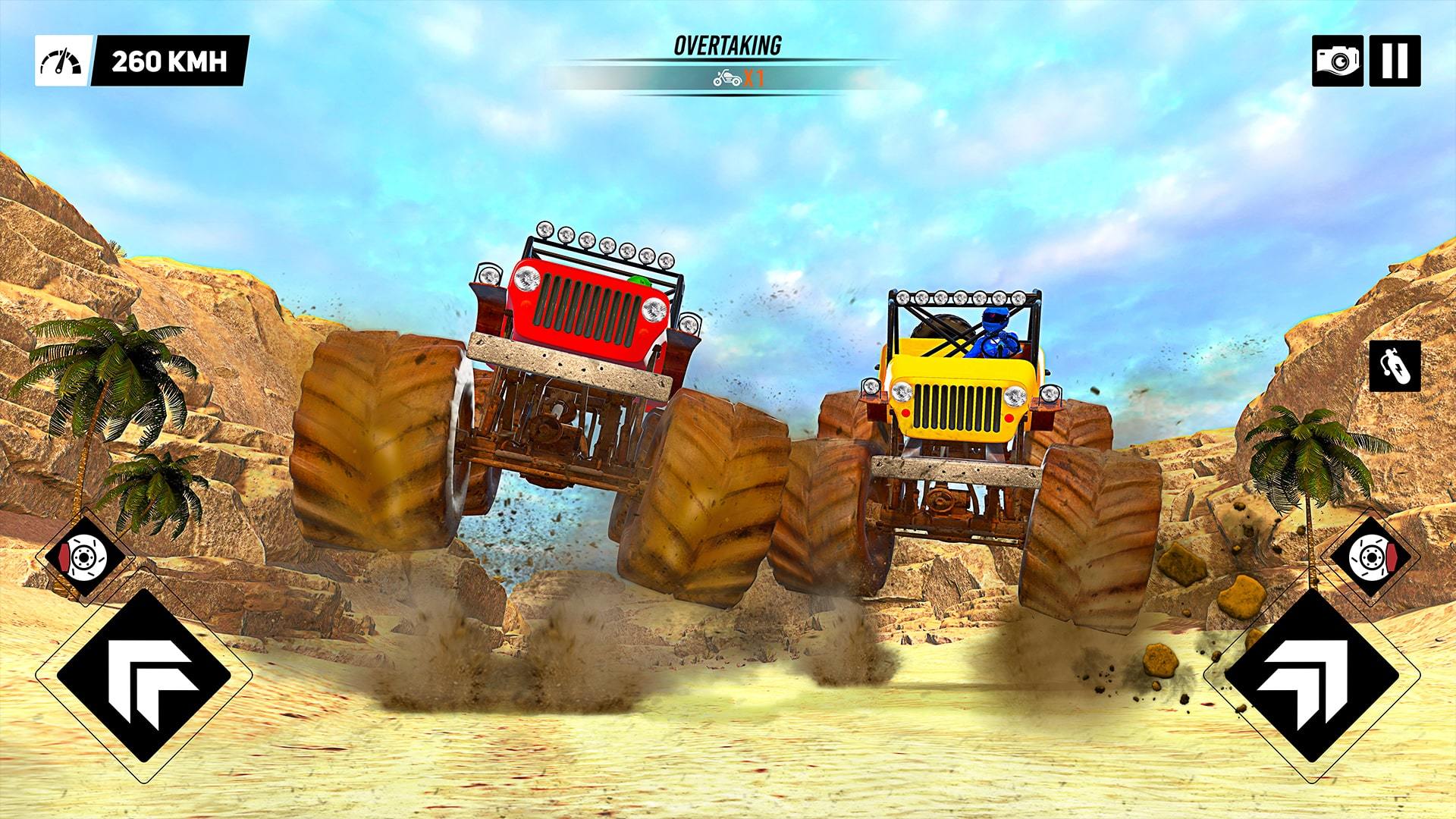This screenshot has width=1456, height=819.
Task: Tap the motorcycle icon under OVERTAKING
Action: [726, 78]
